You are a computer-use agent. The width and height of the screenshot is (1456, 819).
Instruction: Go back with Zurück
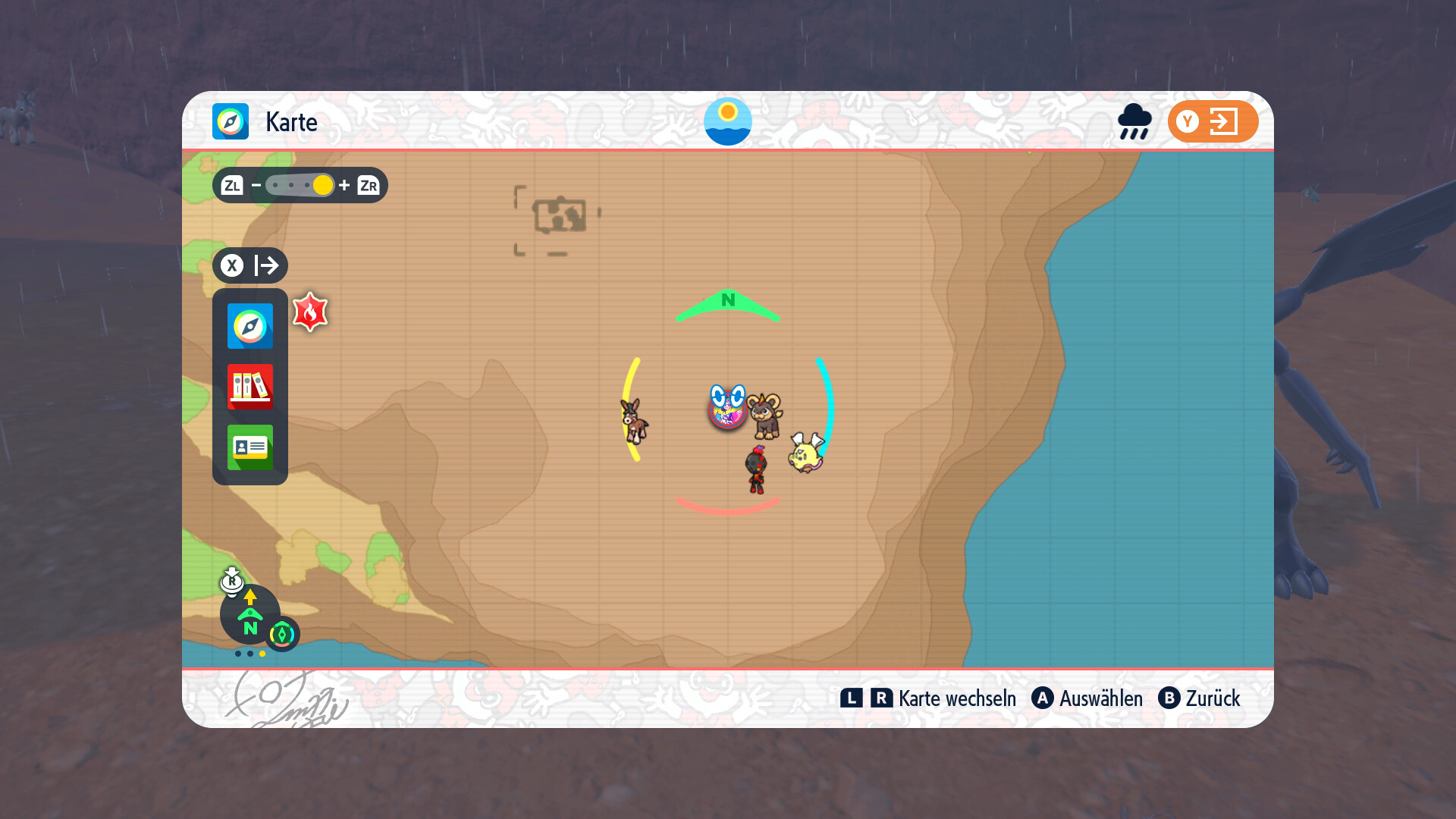1200,698
